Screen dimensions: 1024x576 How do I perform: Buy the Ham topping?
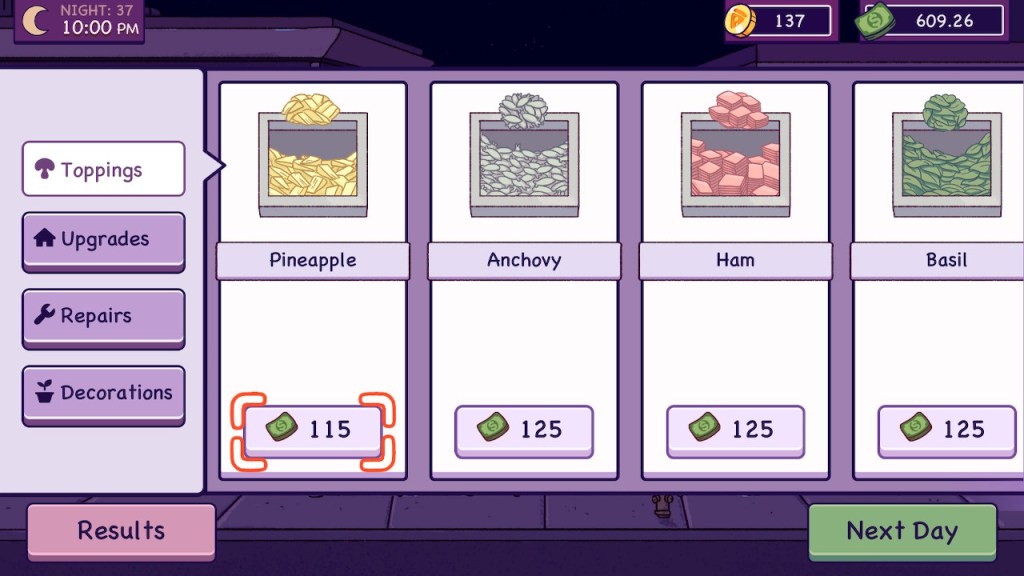point(735,431)
